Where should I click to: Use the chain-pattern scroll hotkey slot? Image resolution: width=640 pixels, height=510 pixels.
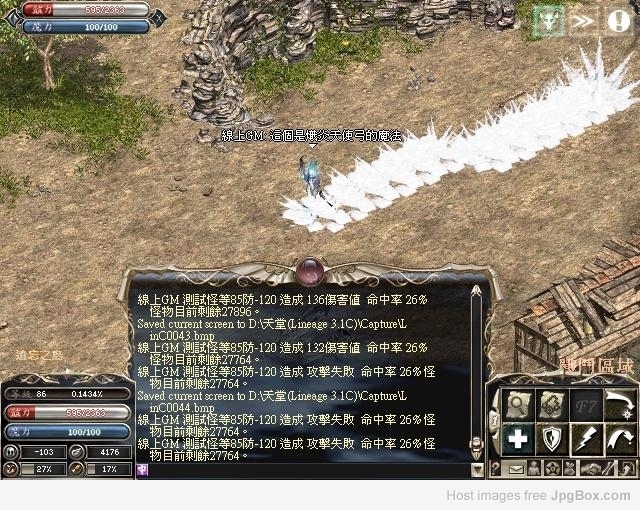tap(551, 405)
